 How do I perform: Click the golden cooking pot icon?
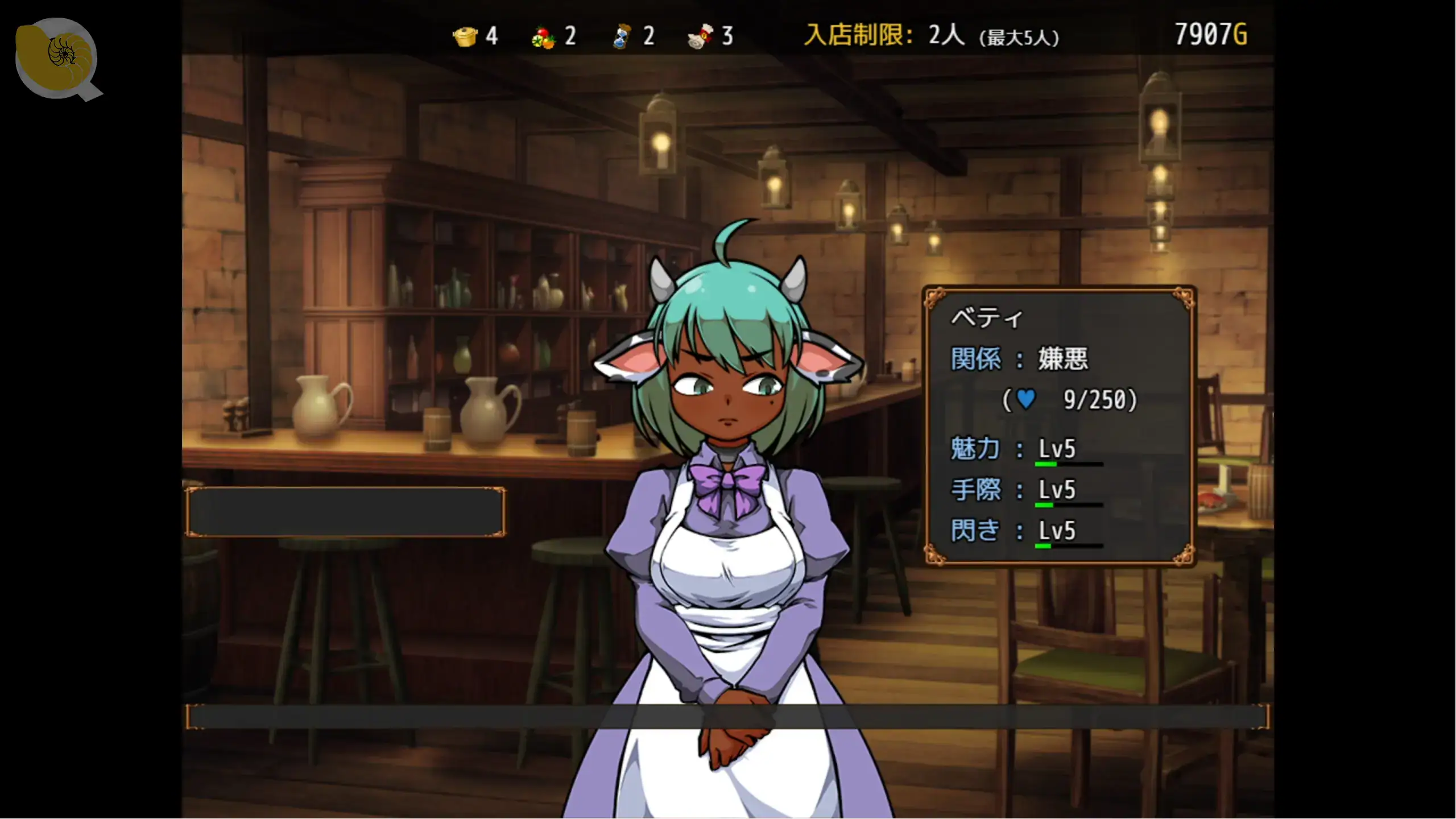465,37
